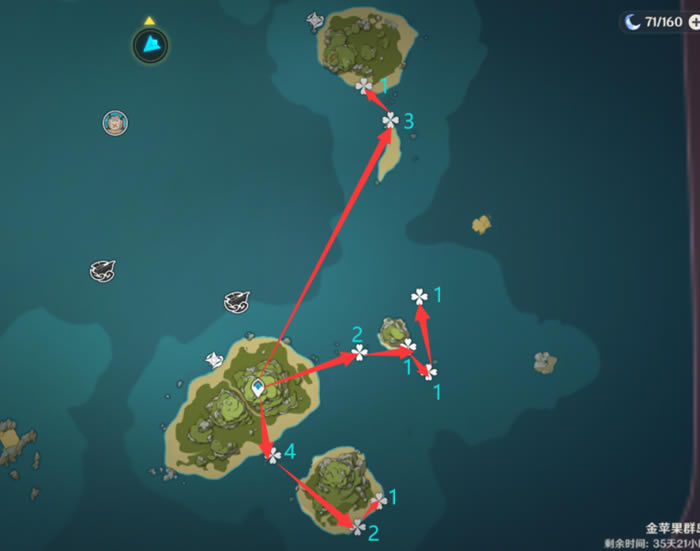The height and width of the screenshot is (551, 700).
Task: Select the round character portrait map marker
Action: click(x=116, y=123)
